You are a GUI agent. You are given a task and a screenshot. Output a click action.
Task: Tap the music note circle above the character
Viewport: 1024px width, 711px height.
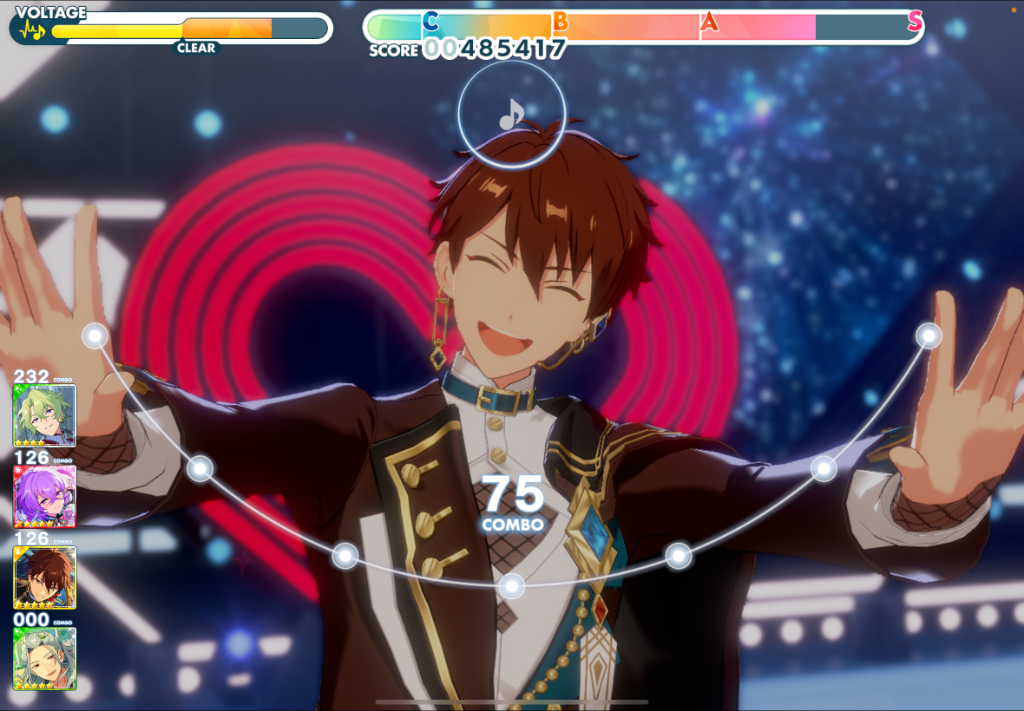511,113
